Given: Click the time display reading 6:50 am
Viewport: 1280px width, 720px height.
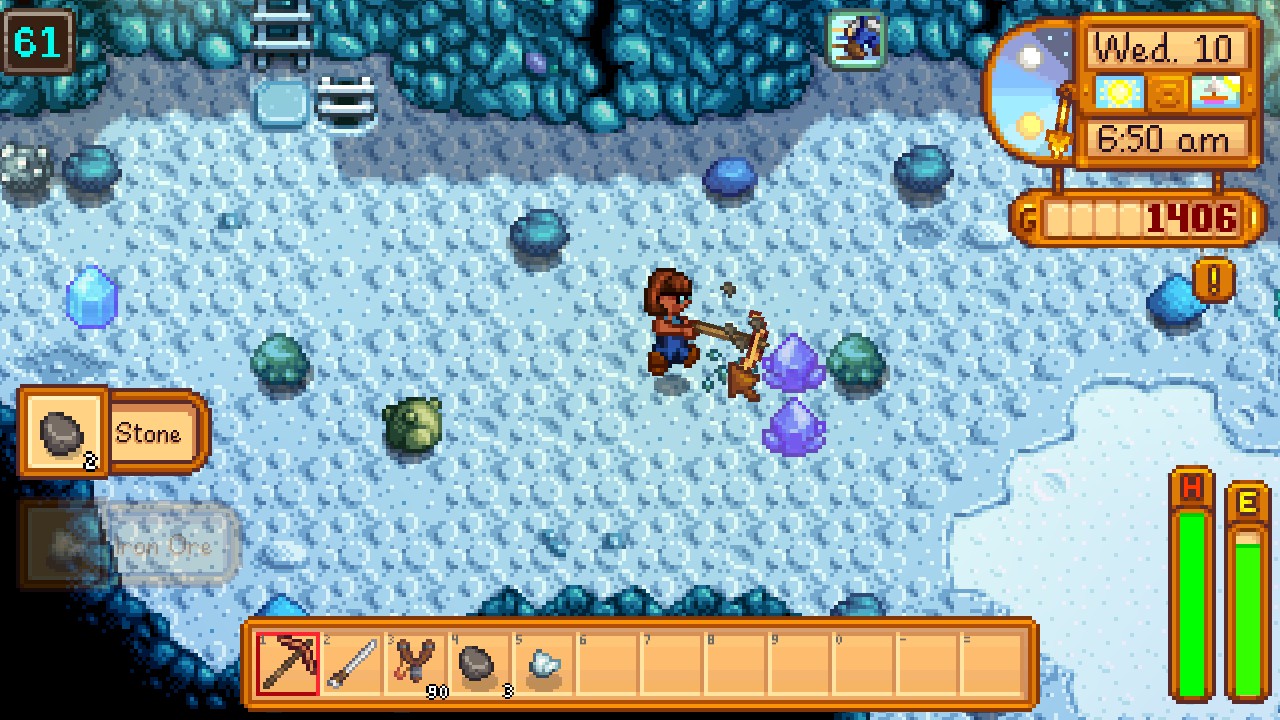Looking at the screenshot, I should (x=1164, y=141).
